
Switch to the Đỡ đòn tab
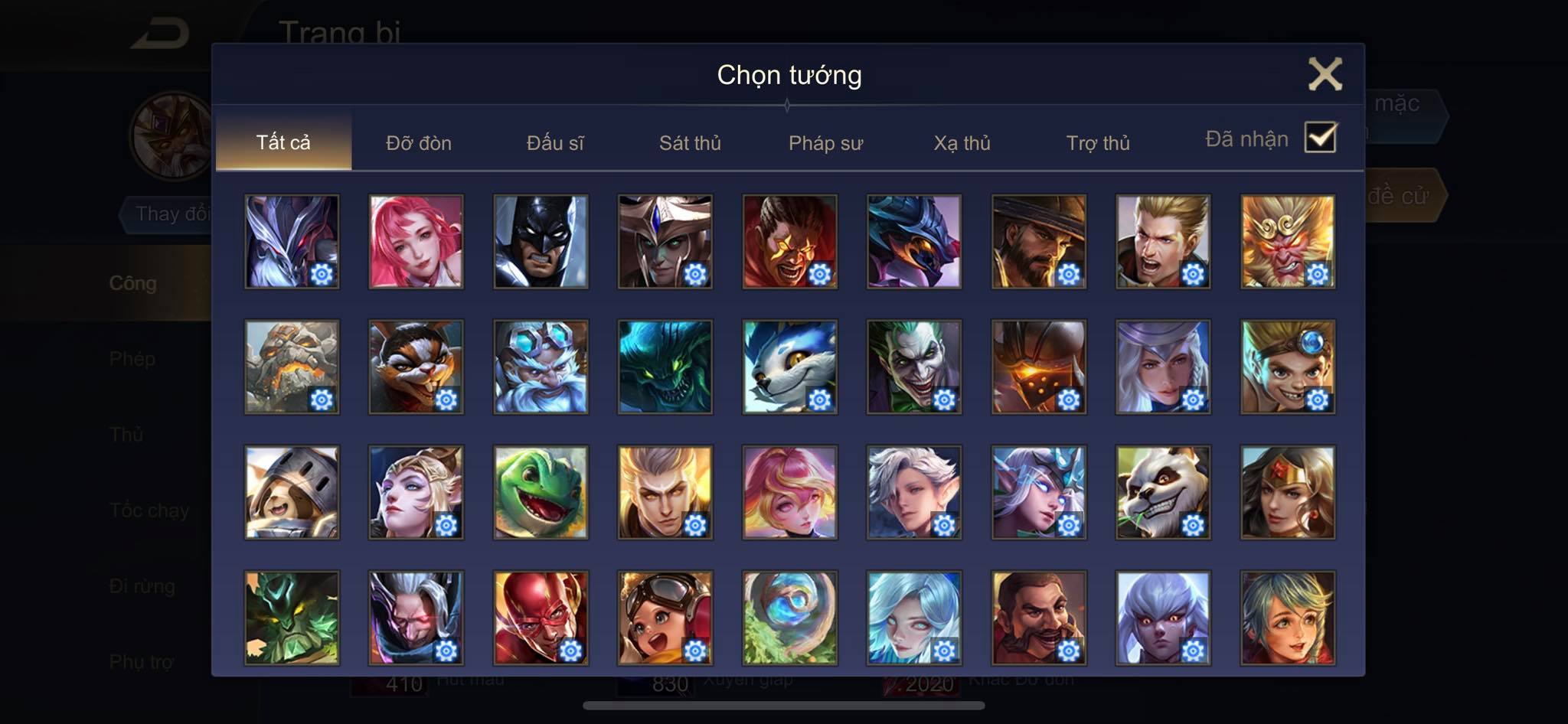click(x=419, y=143)
